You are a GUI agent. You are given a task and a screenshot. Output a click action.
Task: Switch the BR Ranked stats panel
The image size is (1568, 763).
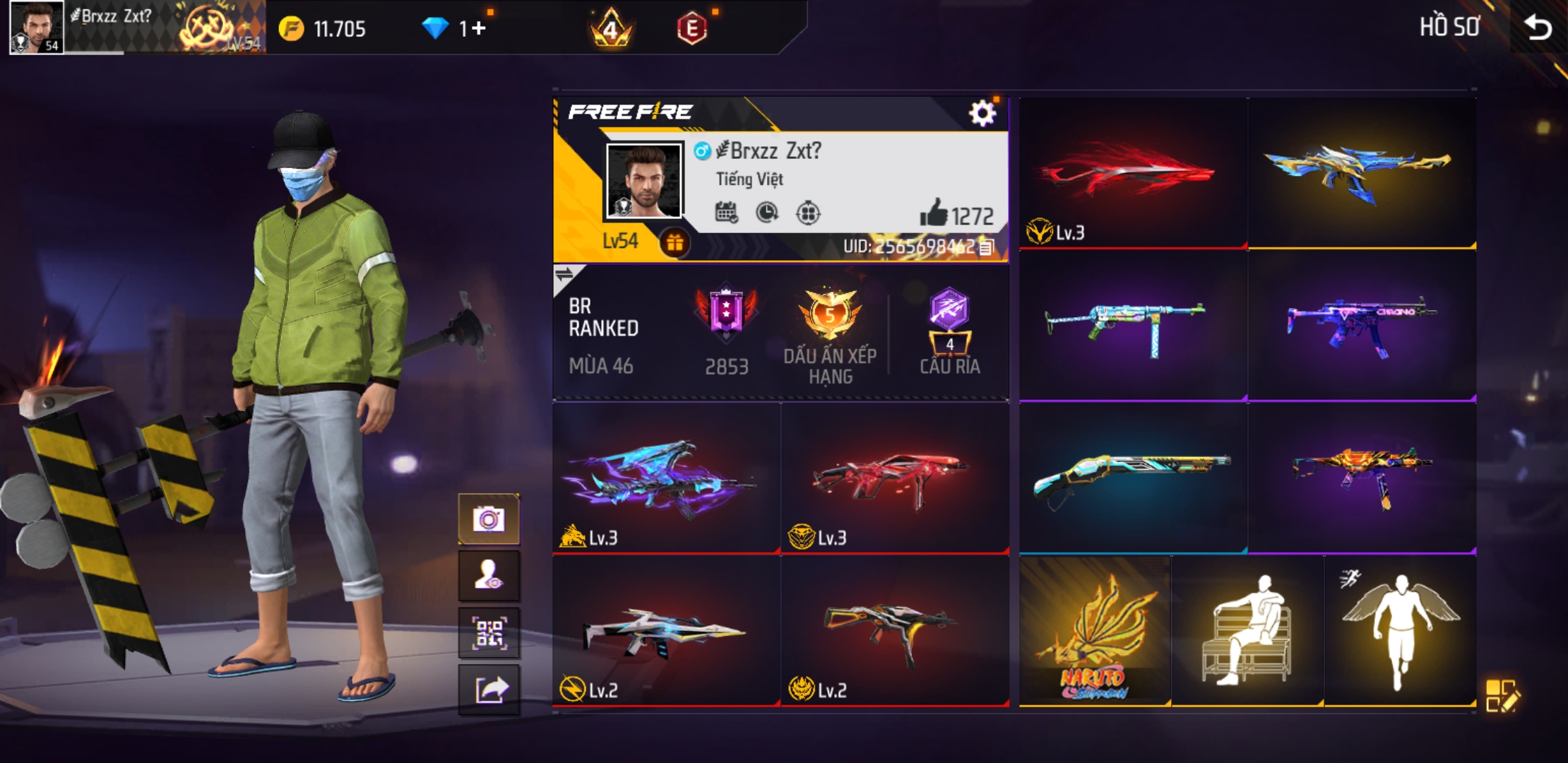click(x=565, y=274)
